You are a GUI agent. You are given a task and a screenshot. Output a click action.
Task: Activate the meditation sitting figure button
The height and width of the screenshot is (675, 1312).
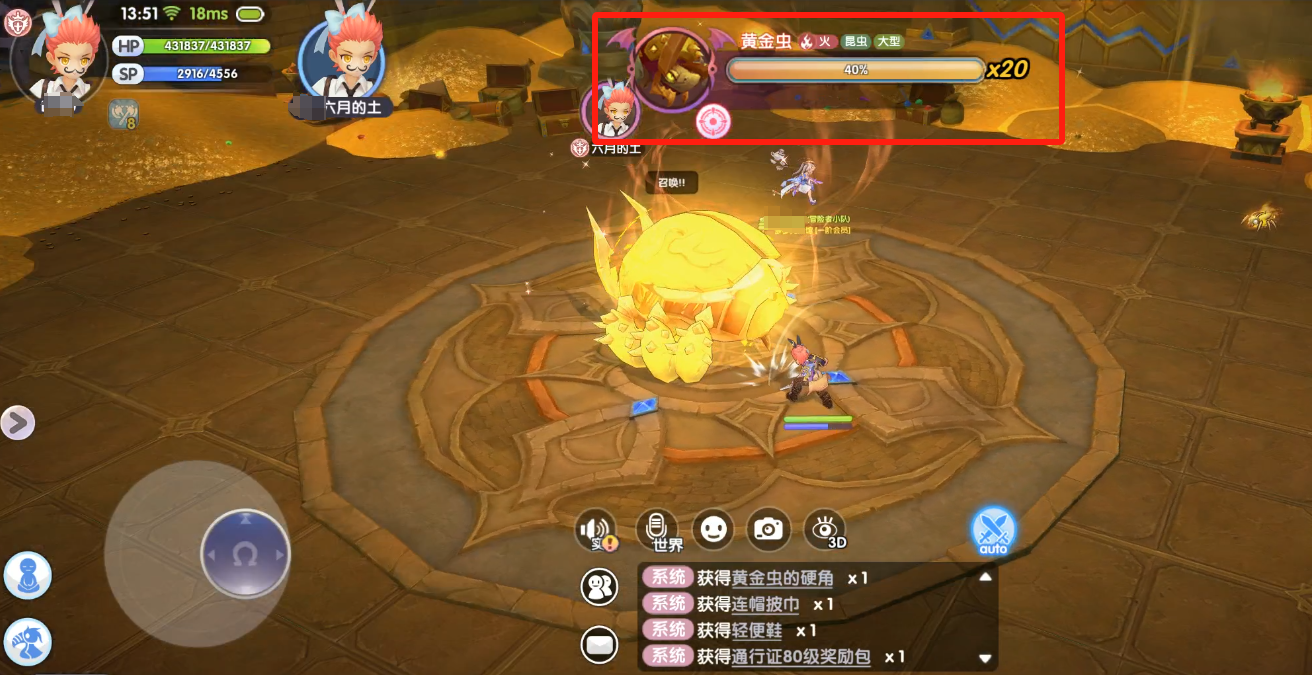(28, 575)
